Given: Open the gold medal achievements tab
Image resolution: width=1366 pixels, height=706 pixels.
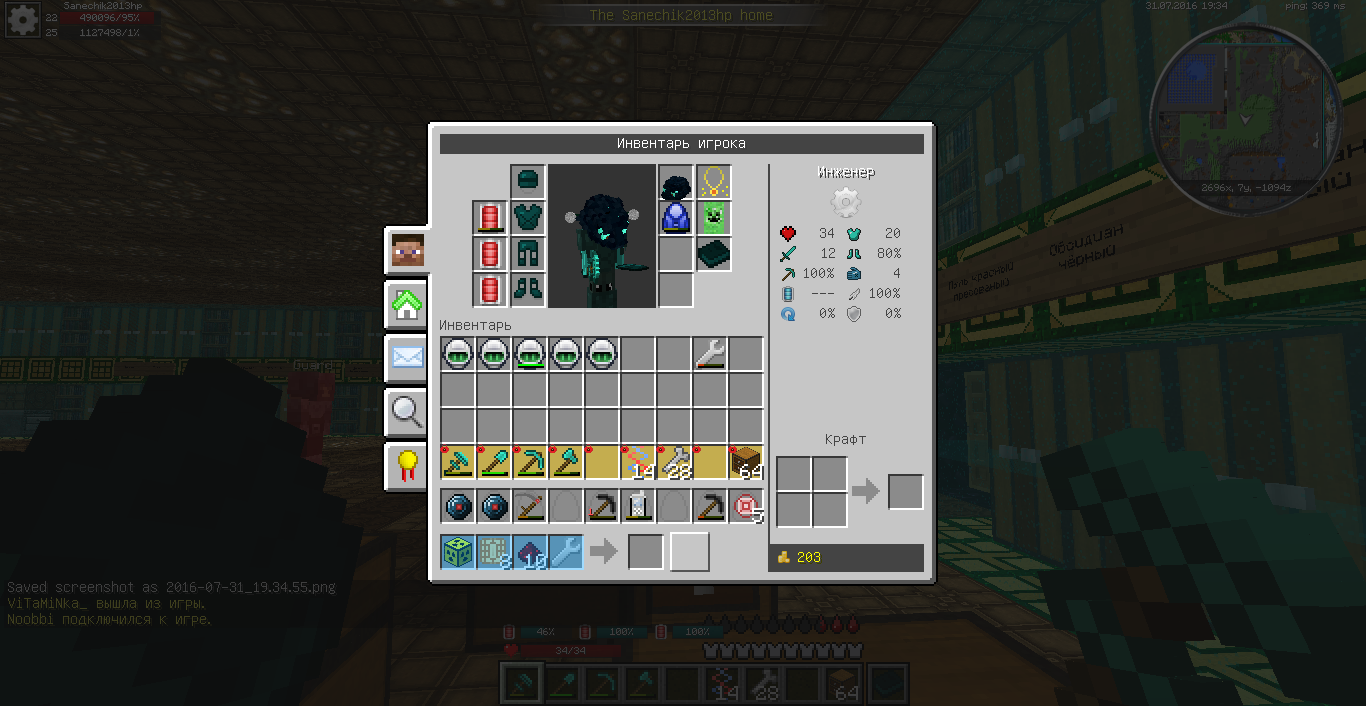Looking at the screenshot, I should tap(408, 466).
